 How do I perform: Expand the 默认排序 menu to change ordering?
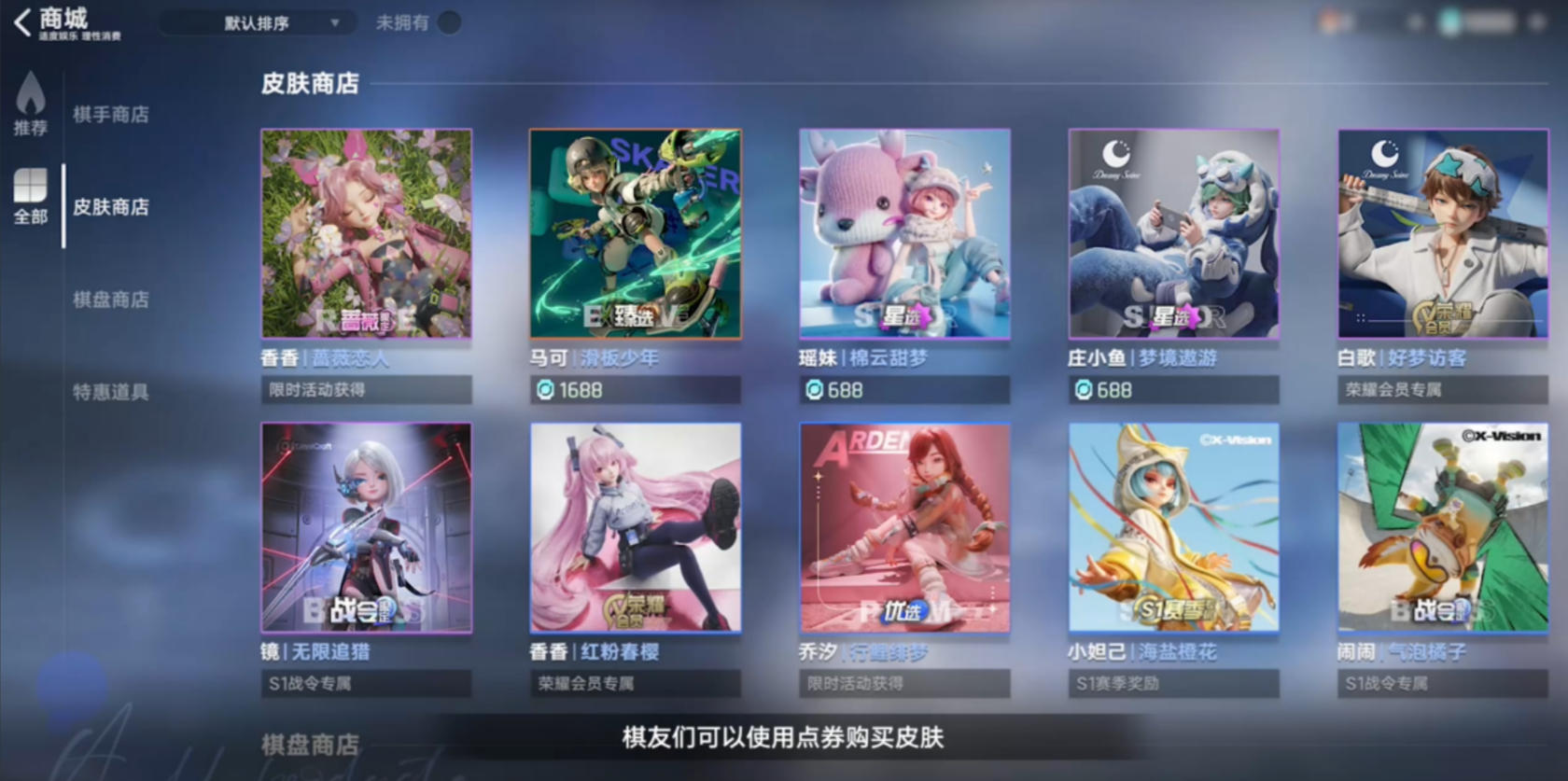259,21
